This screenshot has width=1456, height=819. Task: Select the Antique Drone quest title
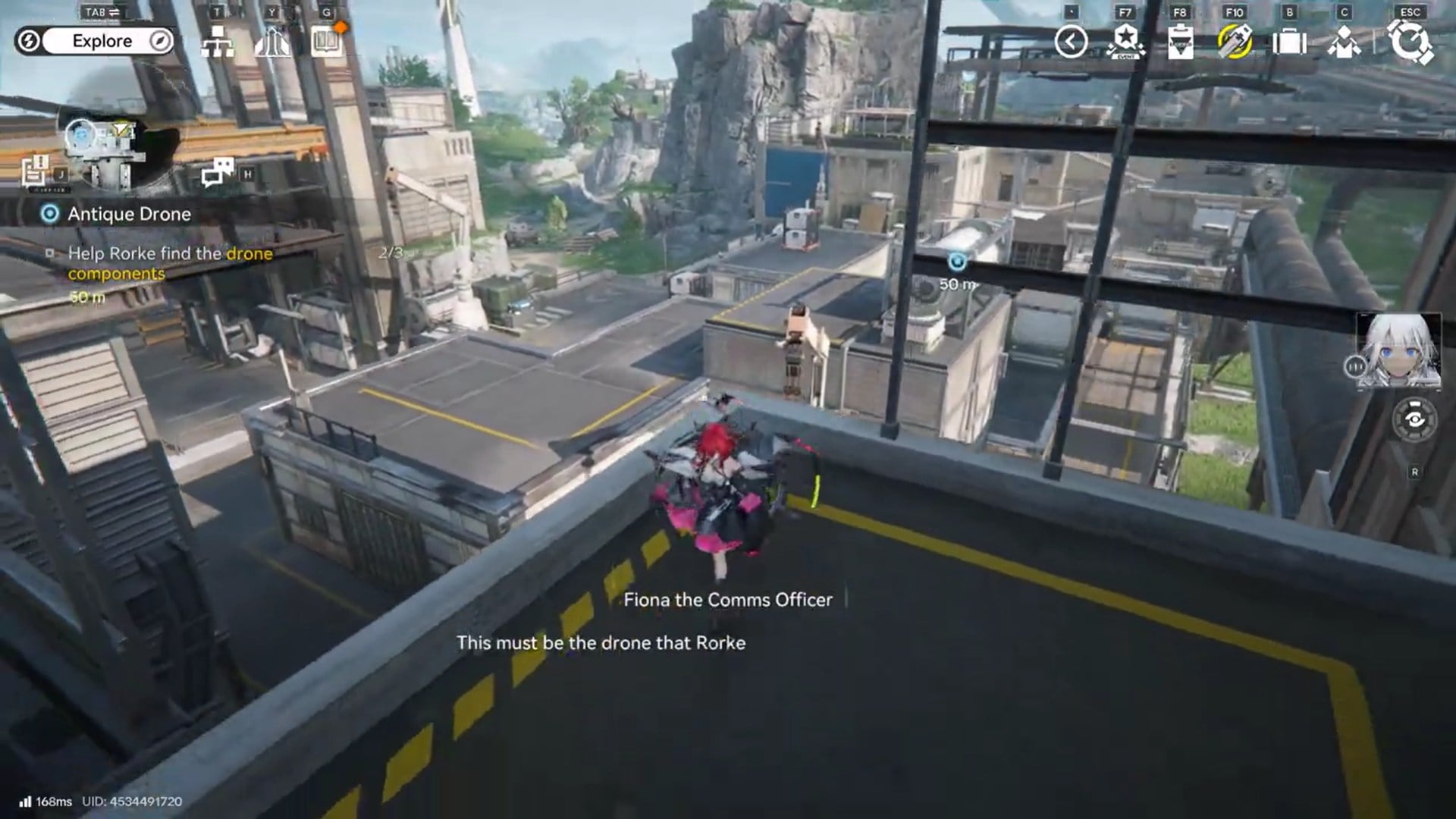pyautogui.click(x=128, y=214)
